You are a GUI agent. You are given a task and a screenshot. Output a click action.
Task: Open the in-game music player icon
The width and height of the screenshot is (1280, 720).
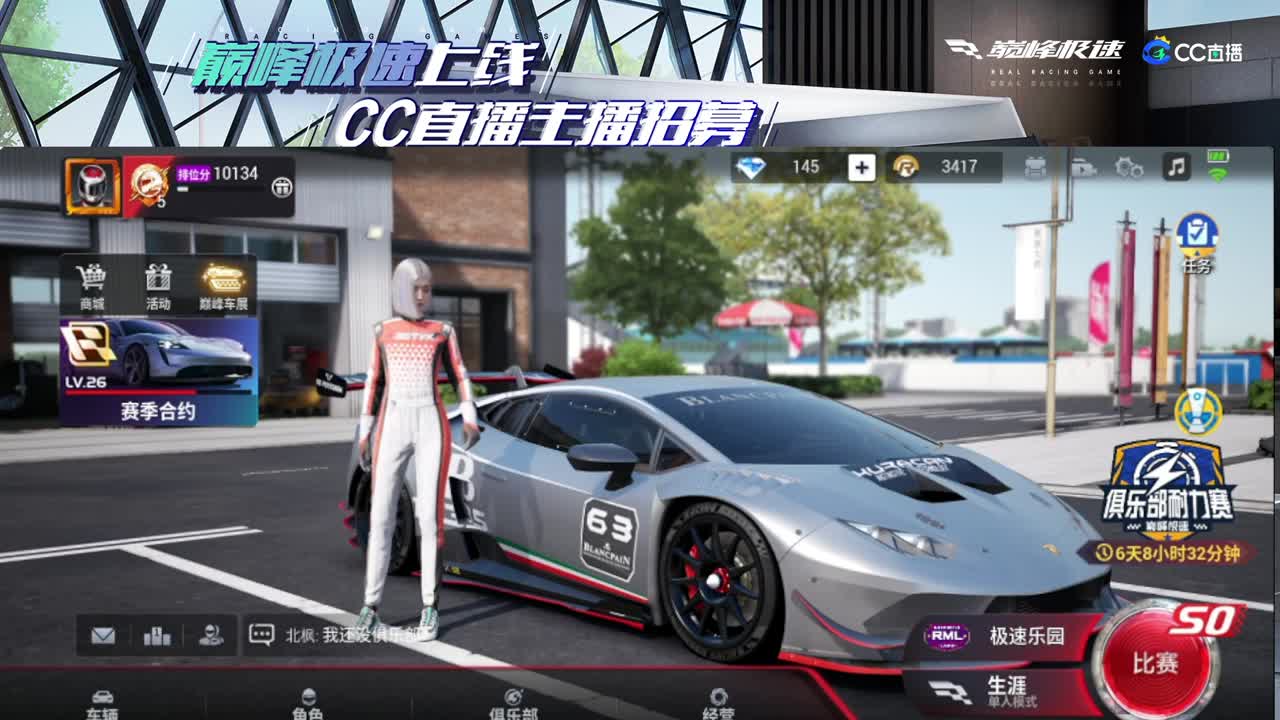[x=1176, y=168]
